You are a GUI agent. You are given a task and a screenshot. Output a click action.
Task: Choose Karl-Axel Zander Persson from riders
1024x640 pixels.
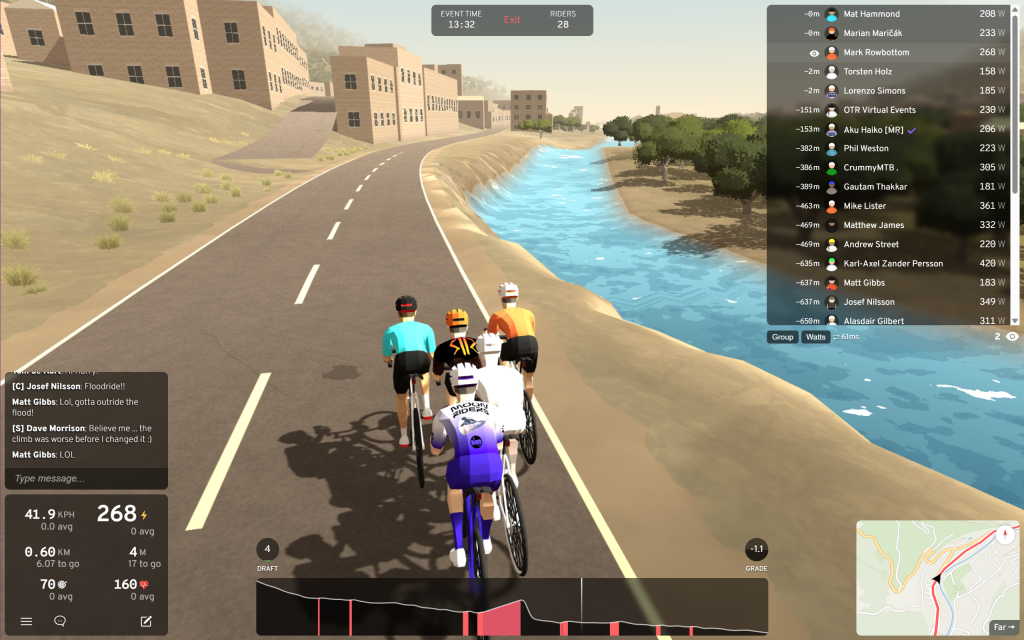[x=893, y=264]
